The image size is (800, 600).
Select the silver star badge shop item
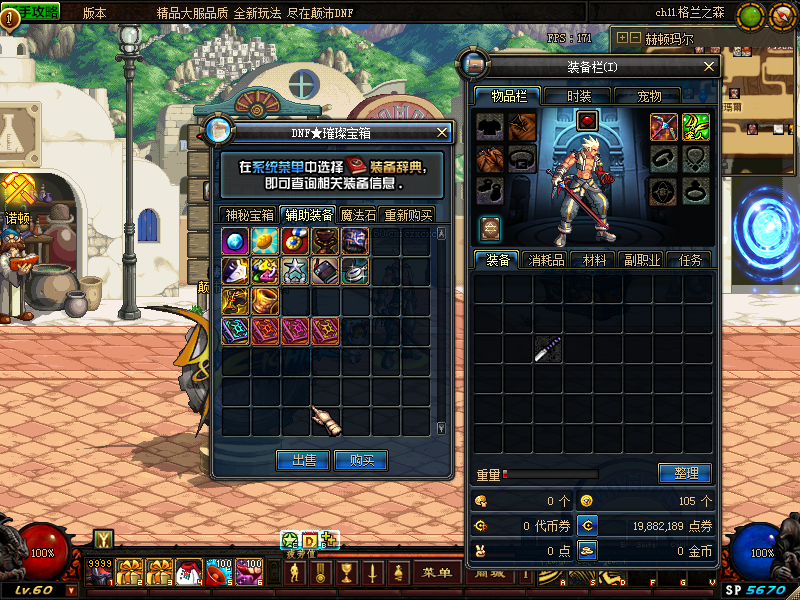295,271
